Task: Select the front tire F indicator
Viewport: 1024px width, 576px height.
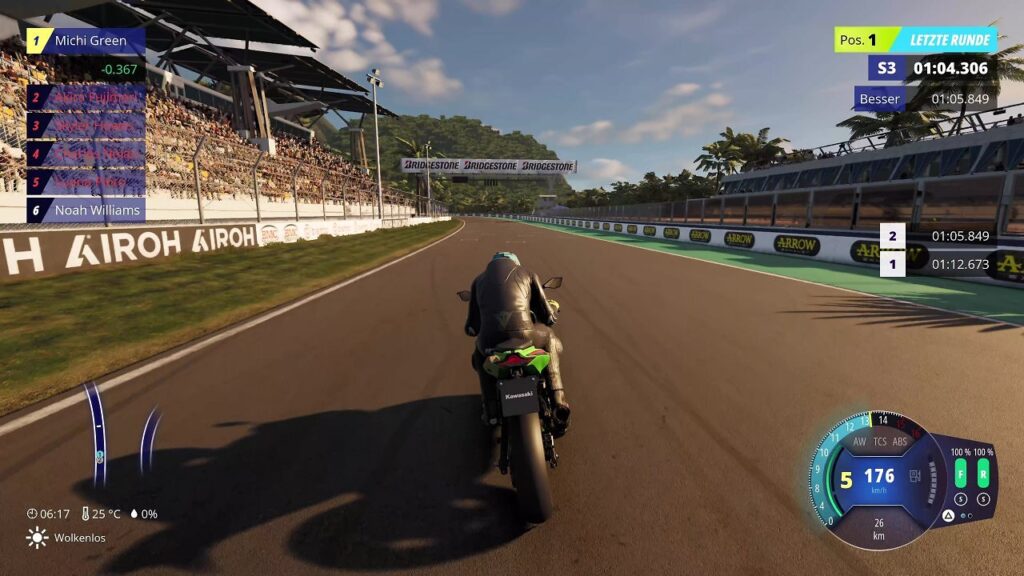Action: point(960,473)
